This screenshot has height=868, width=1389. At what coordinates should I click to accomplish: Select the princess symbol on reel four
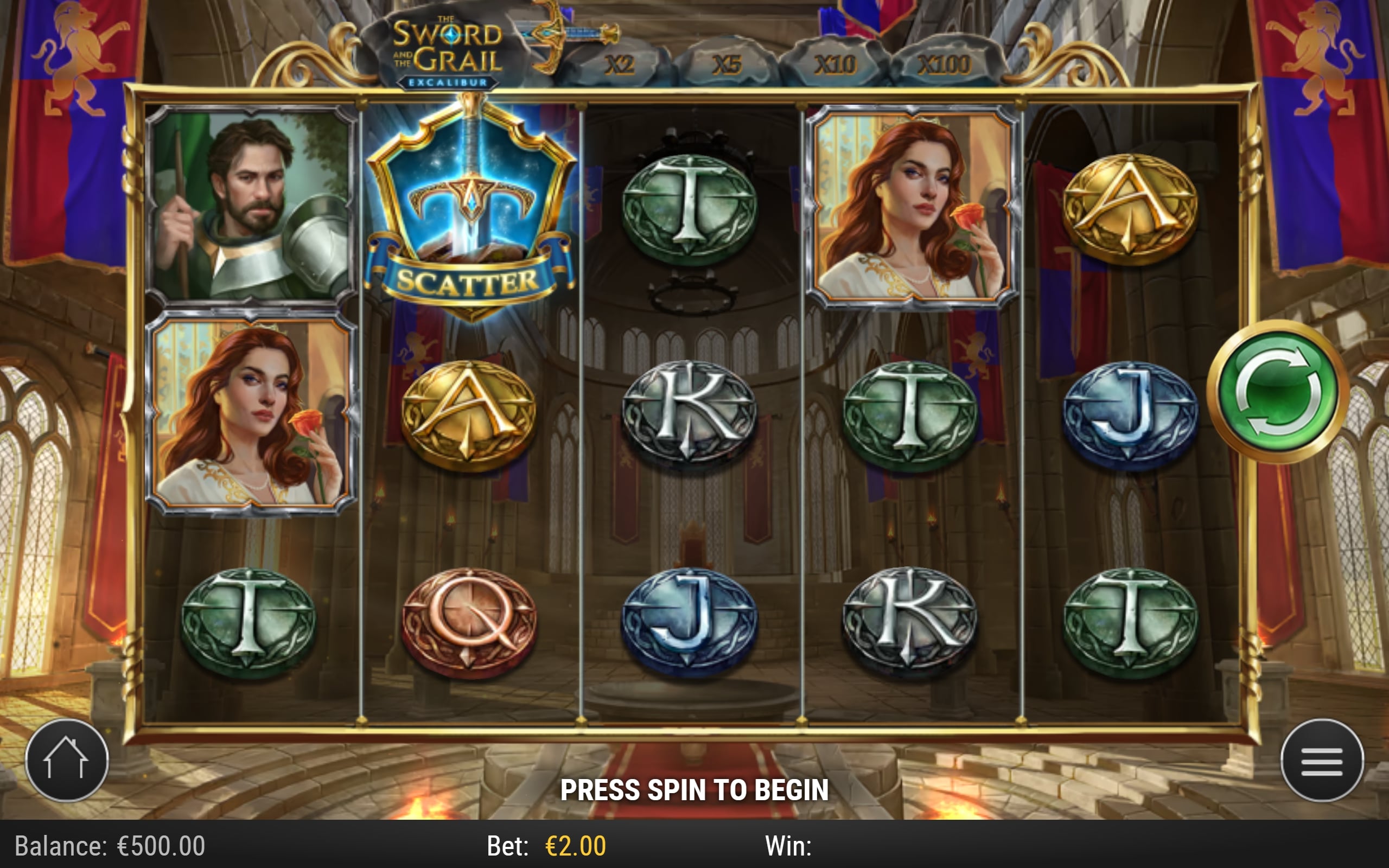click(913, 207)
